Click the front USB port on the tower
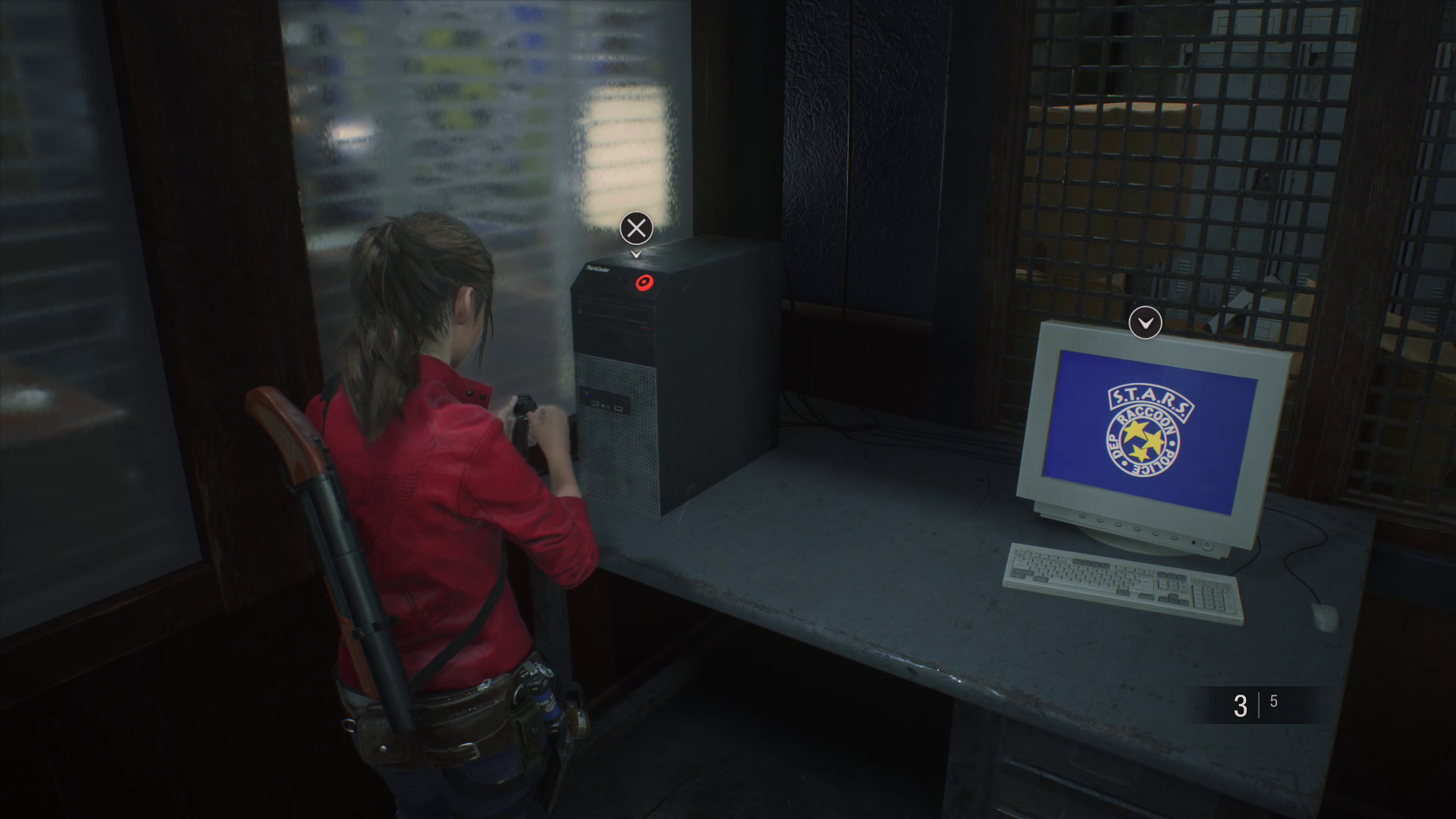Viewport: 1456px width, 819px height. [x=595, y=403]
